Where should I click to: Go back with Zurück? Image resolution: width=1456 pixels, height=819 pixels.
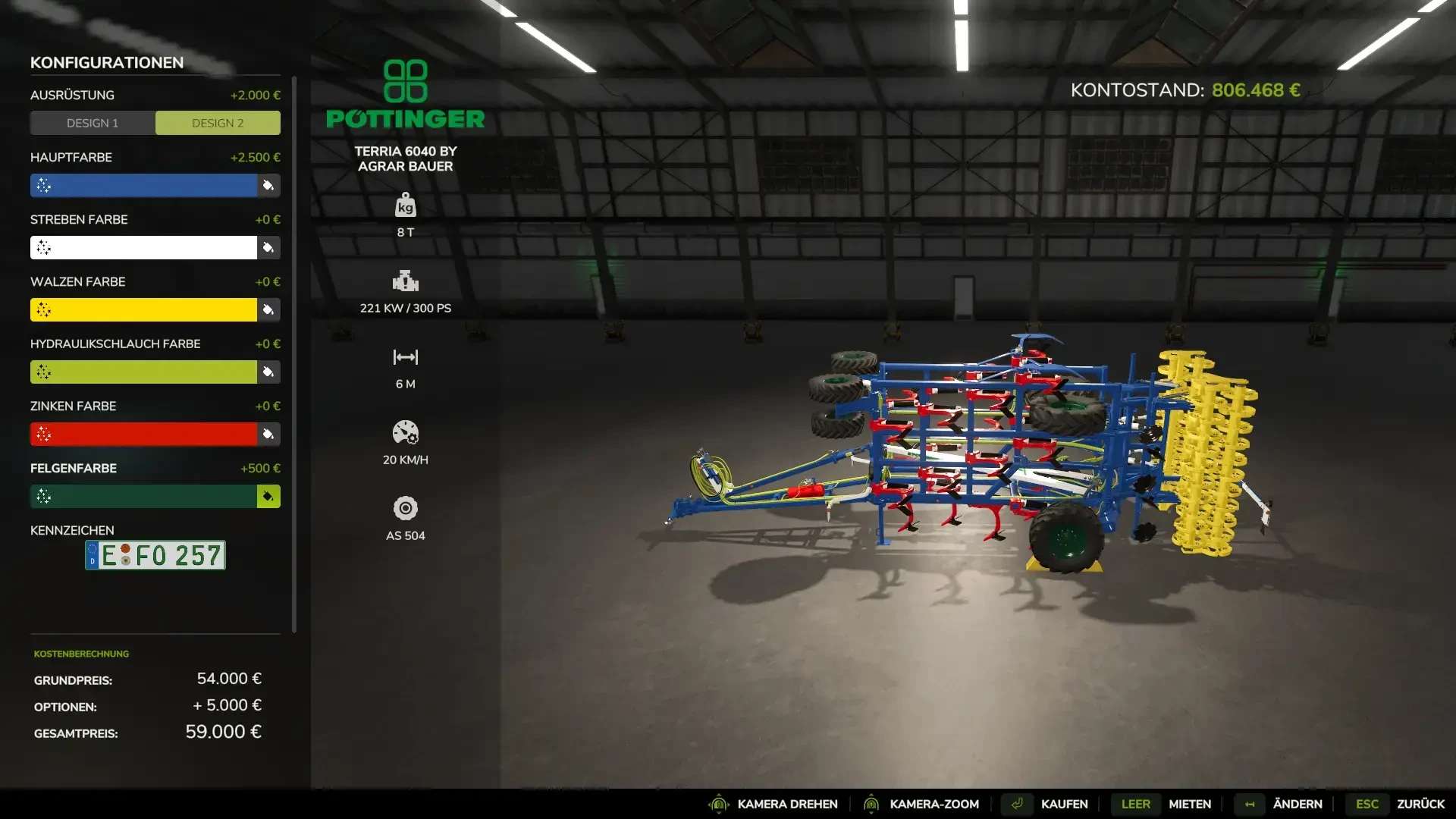tap(1420, 804)
